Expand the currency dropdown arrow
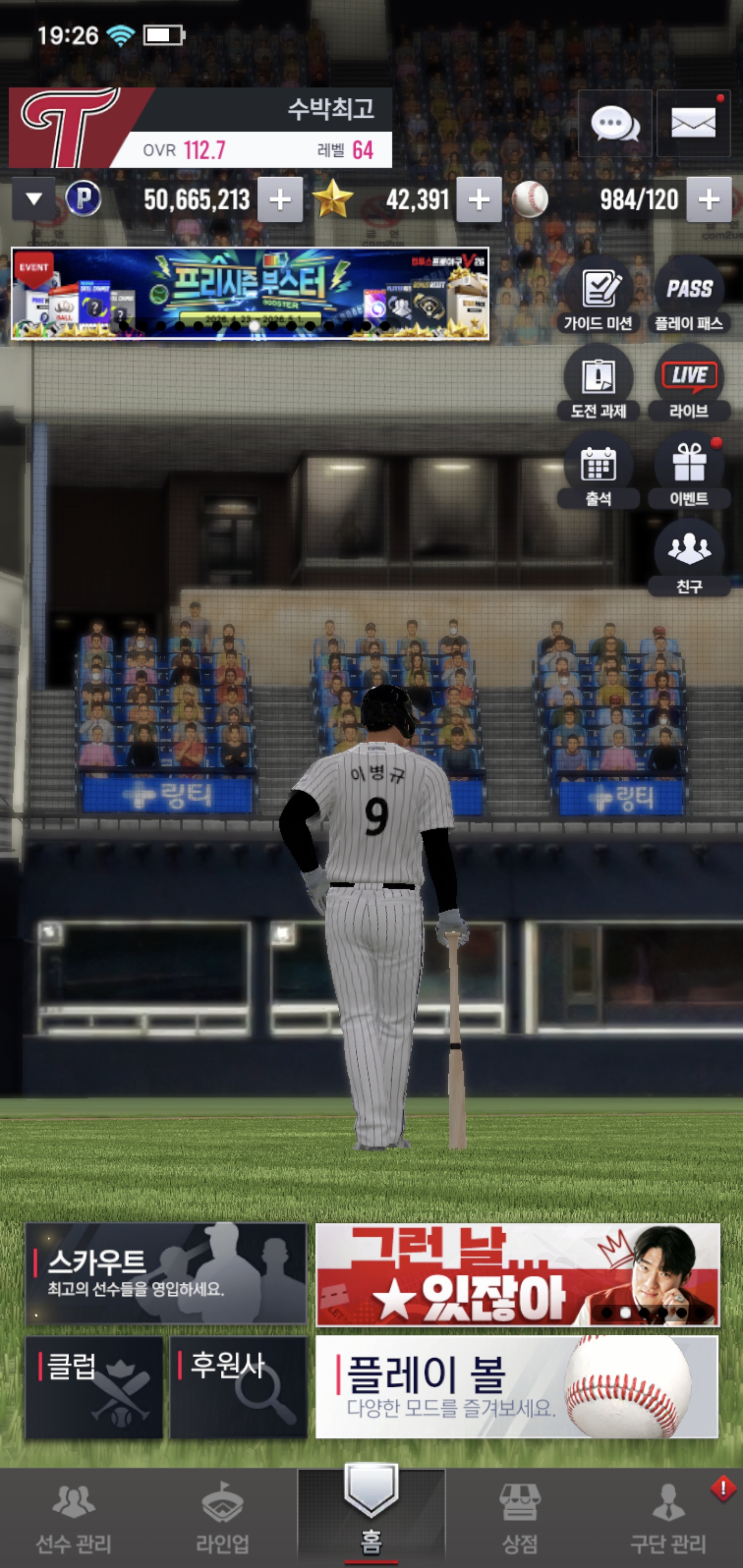Image resolution: width=743 pixels, height=1568 pixels. point(34,199)
